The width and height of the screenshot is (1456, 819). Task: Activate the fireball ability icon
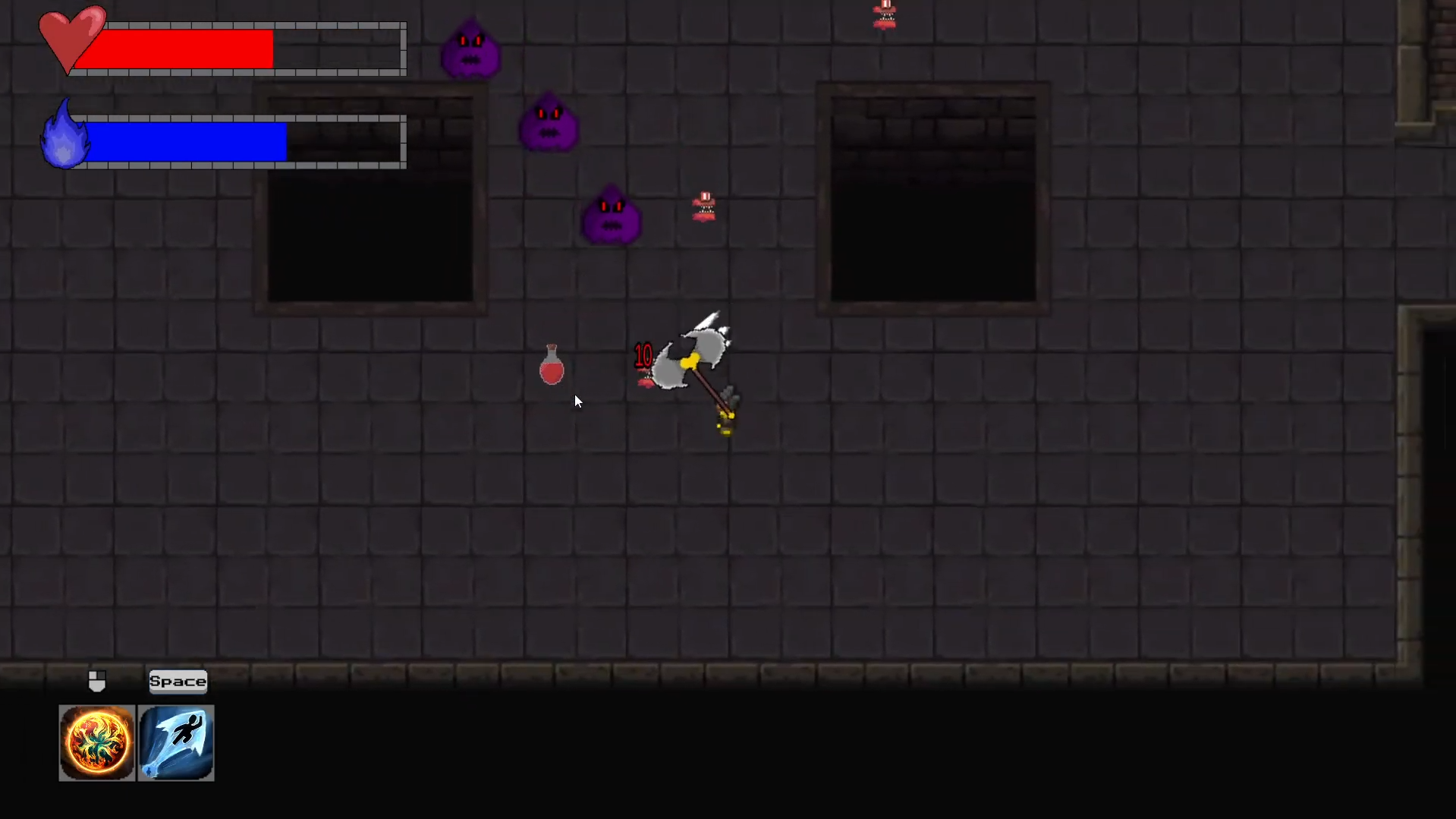click(x=97, y=742)
